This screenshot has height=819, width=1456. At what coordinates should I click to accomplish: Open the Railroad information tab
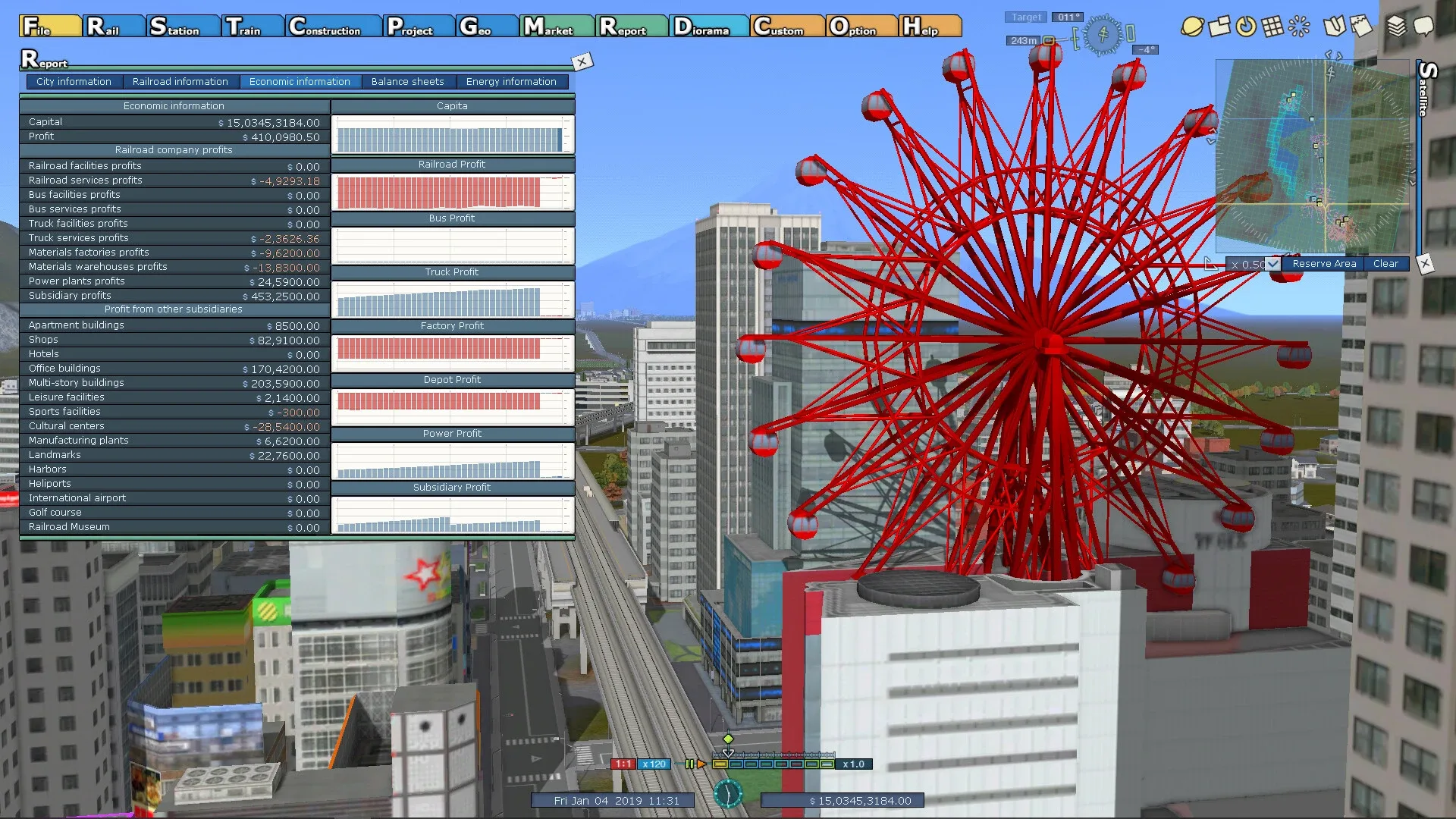coord(180,81)
